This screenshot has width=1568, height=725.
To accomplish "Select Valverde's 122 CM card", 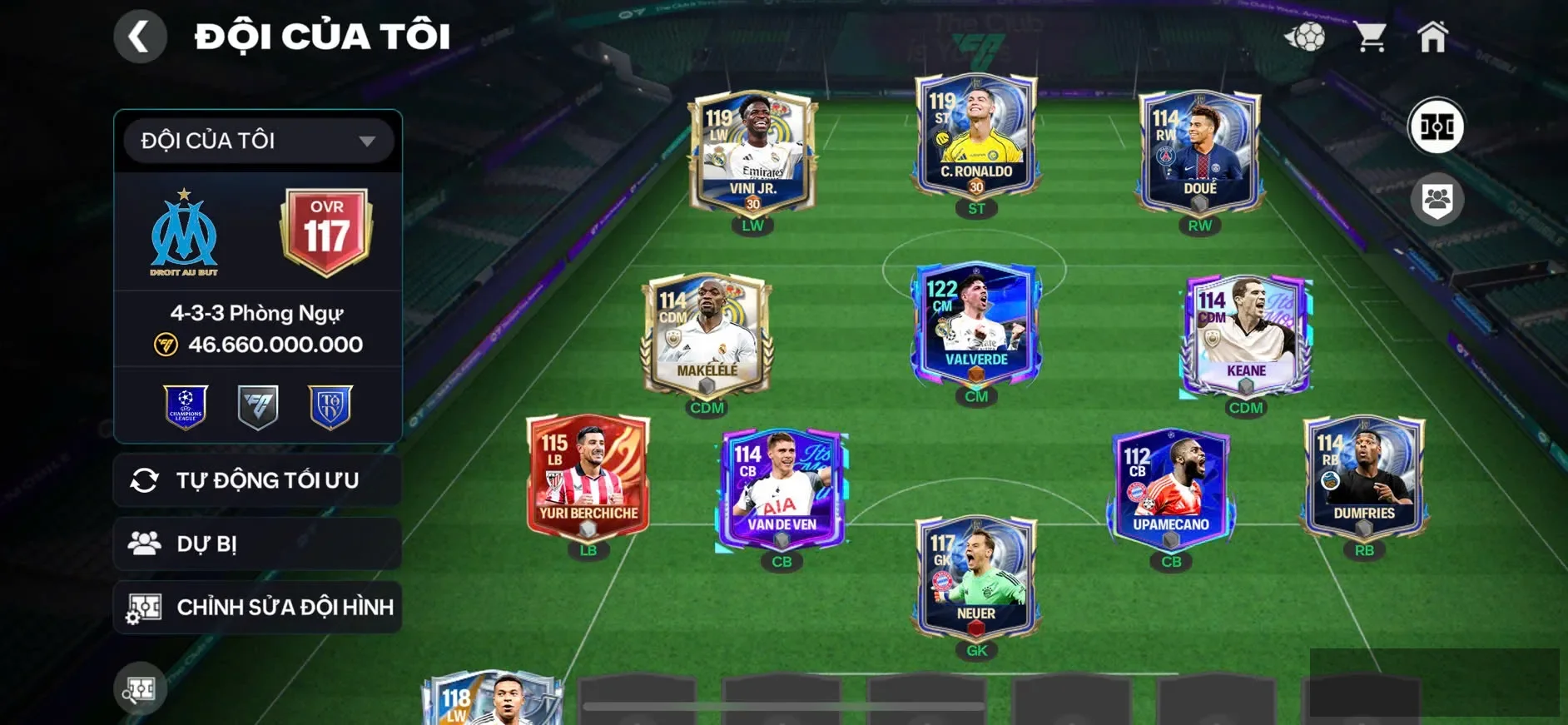I will point(976,324).
